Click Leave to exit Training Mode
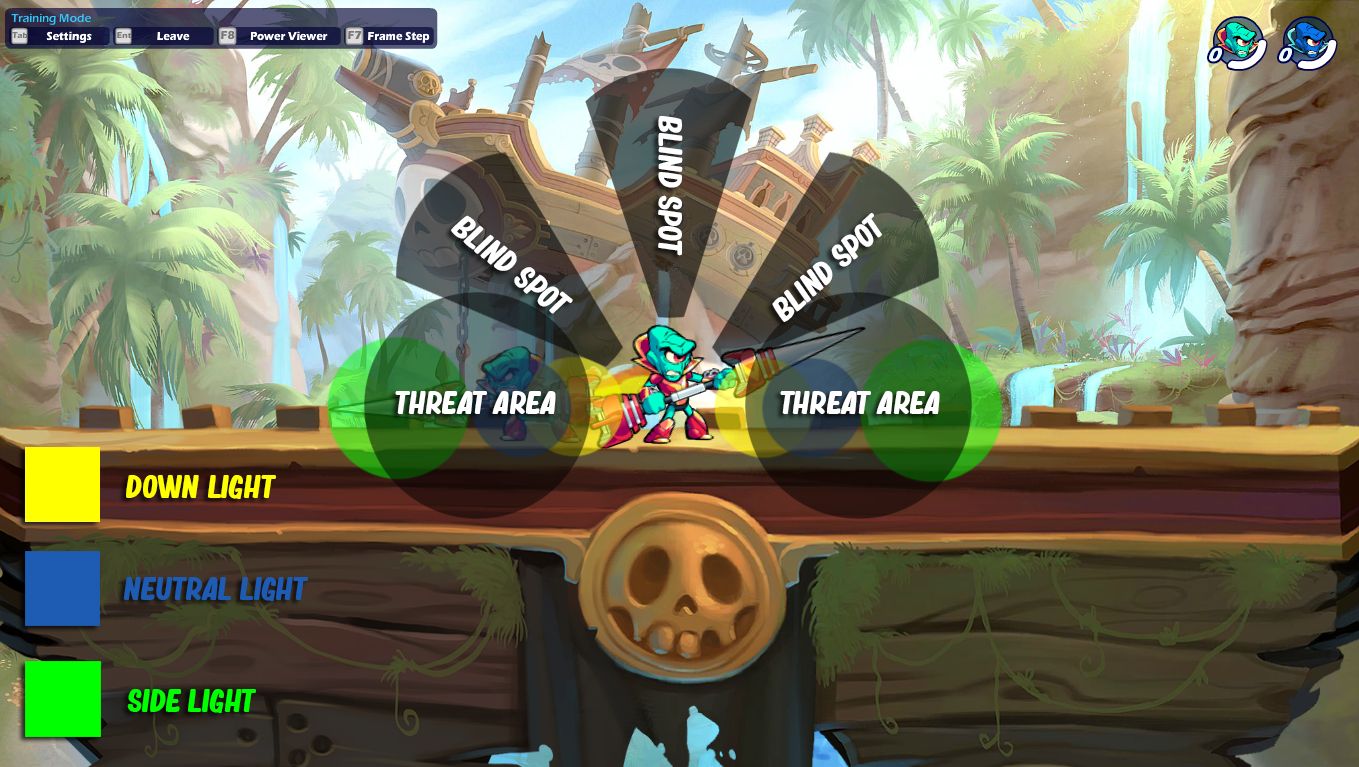This screenshot has height=767, width=1359. (175, 35)
